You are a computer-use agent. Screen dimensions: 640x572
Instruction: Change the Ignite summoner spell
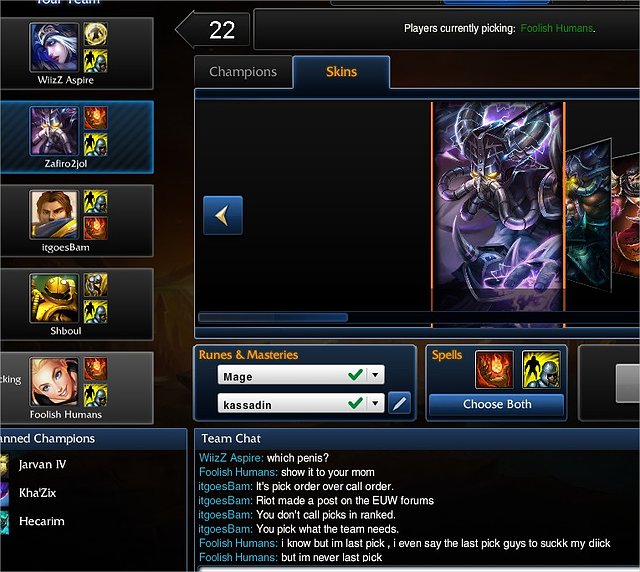pyautogui.click(x=496, y=370)
